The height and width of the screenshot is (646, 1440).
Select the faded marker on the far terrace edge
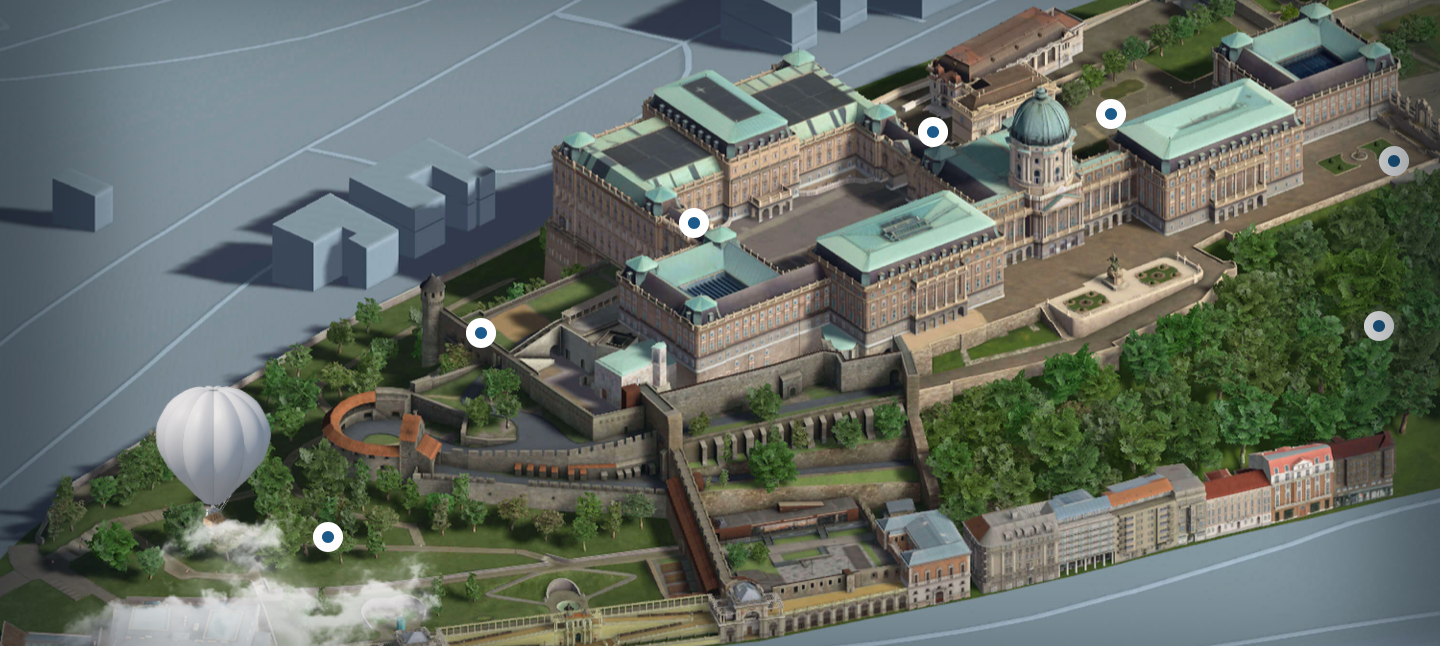(1393, 160)
